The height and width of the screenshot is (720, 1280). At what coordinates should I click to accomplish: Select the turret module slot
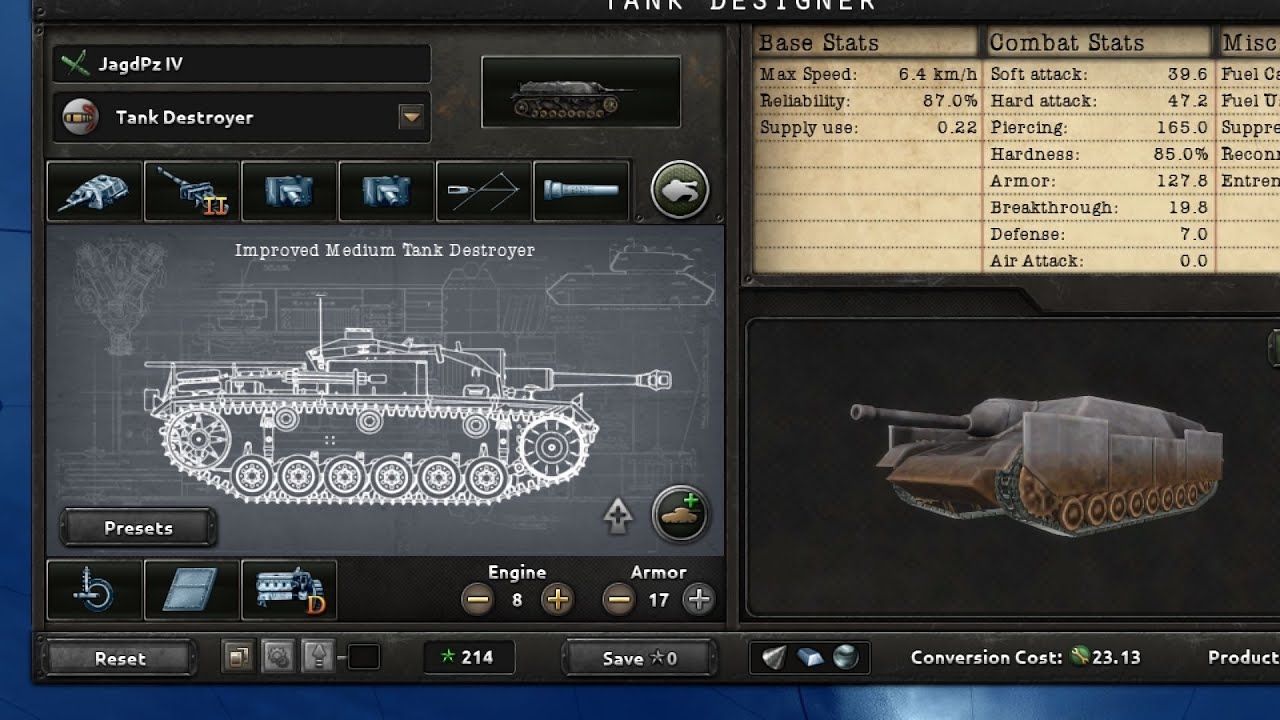[94, 190]
